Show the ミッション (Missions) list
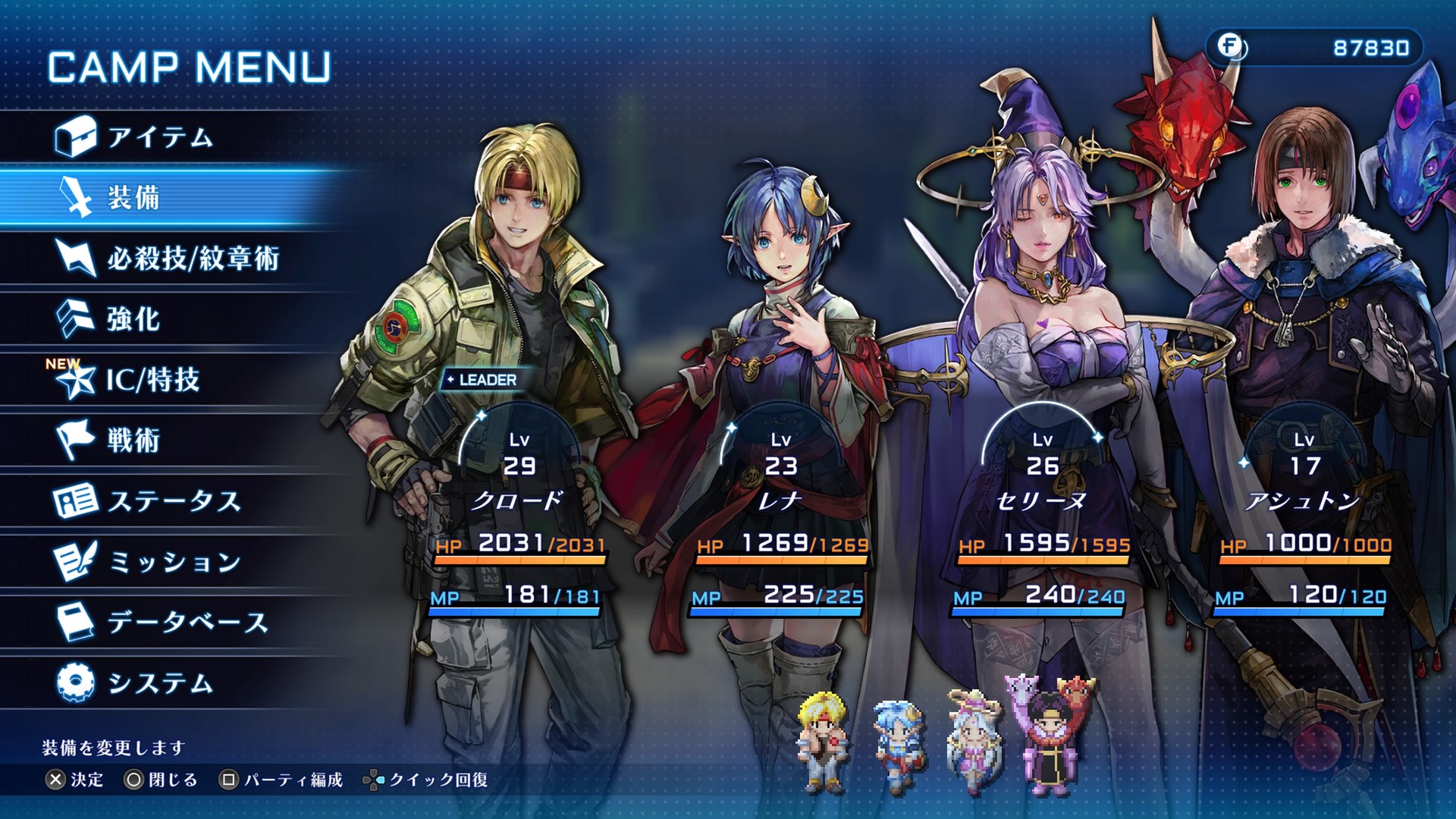This screenshot has height=819, width=1456. tap(174, 562)
